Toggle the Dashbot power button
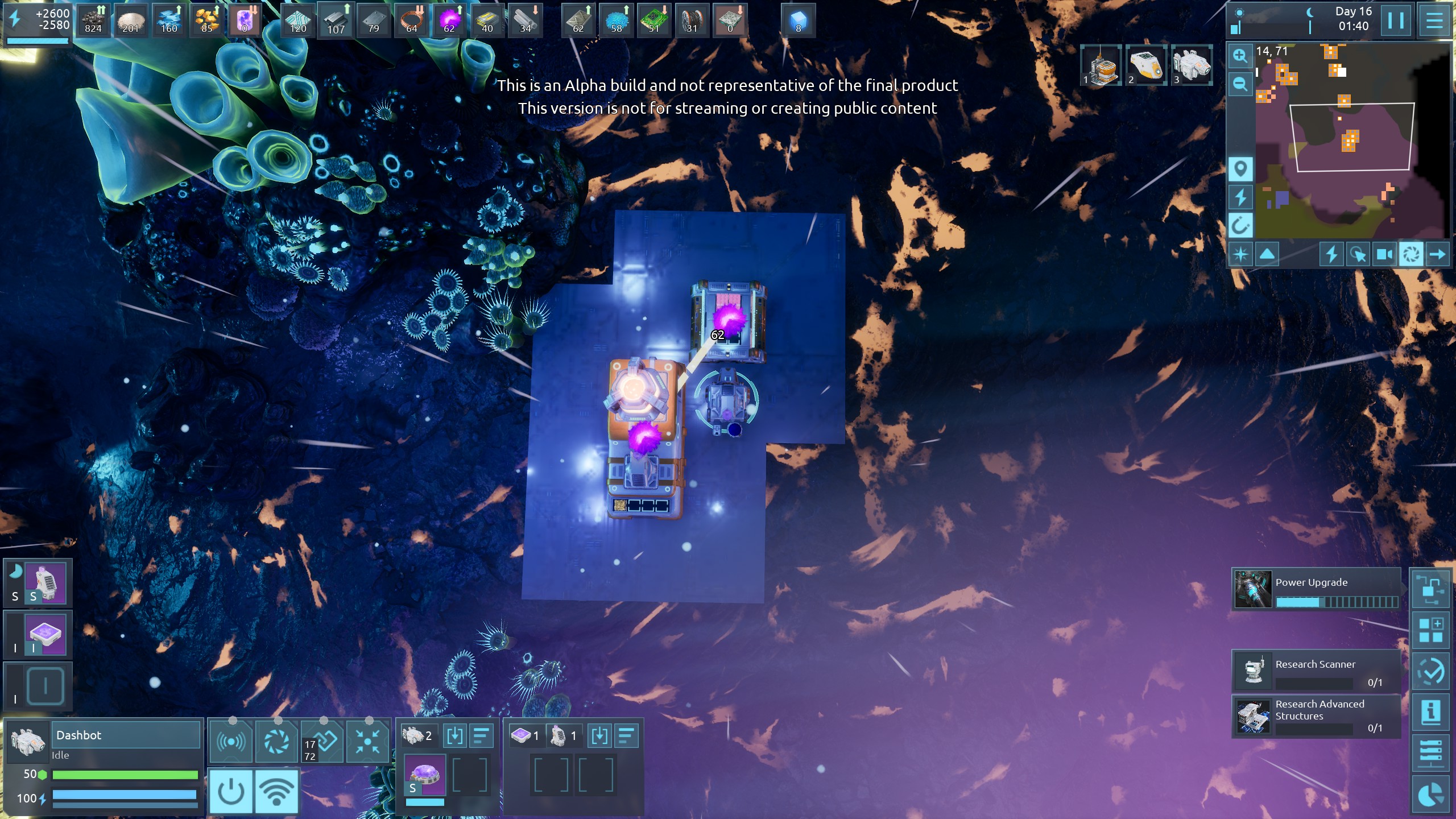 tap(231, 791)
